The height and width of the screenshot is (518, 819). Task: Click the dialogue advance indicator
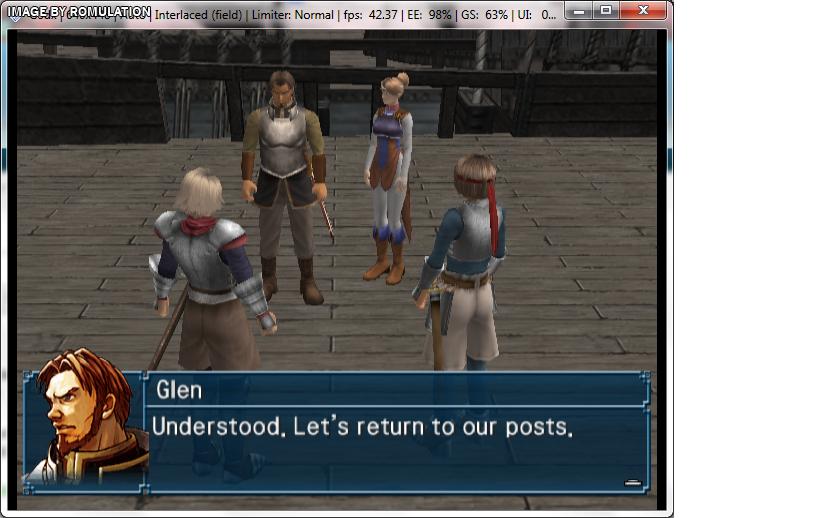pyautogui.click(x=632, y=482)
